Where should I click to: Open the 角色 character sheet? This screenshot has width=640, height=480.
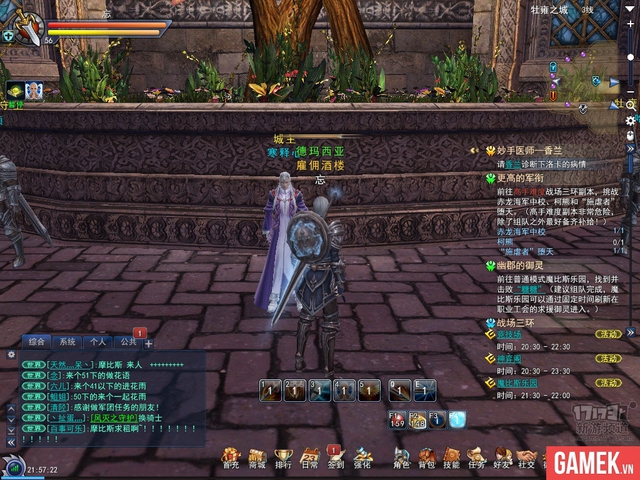(401, 458)
